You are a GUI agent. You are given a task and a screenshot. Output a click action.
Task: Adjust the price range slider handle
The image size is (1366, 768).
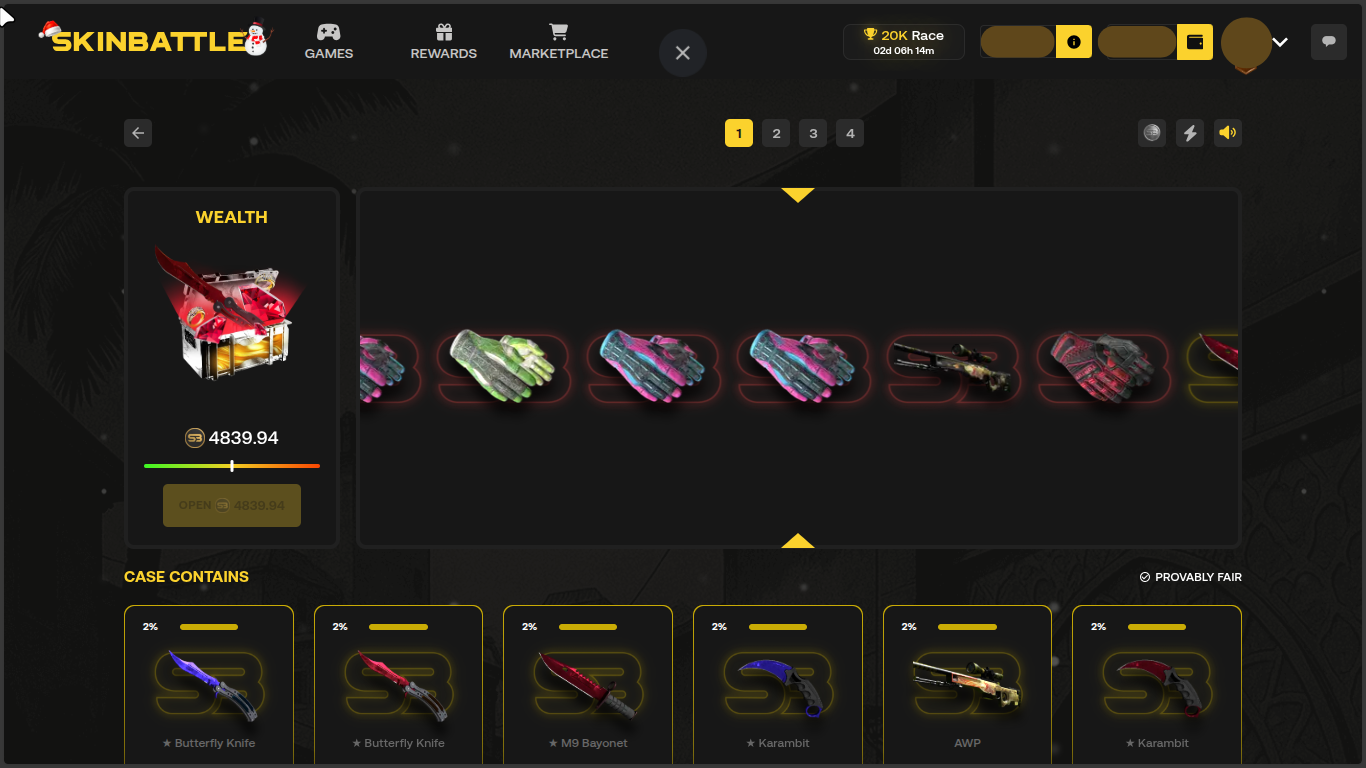[x=232, y=466]
